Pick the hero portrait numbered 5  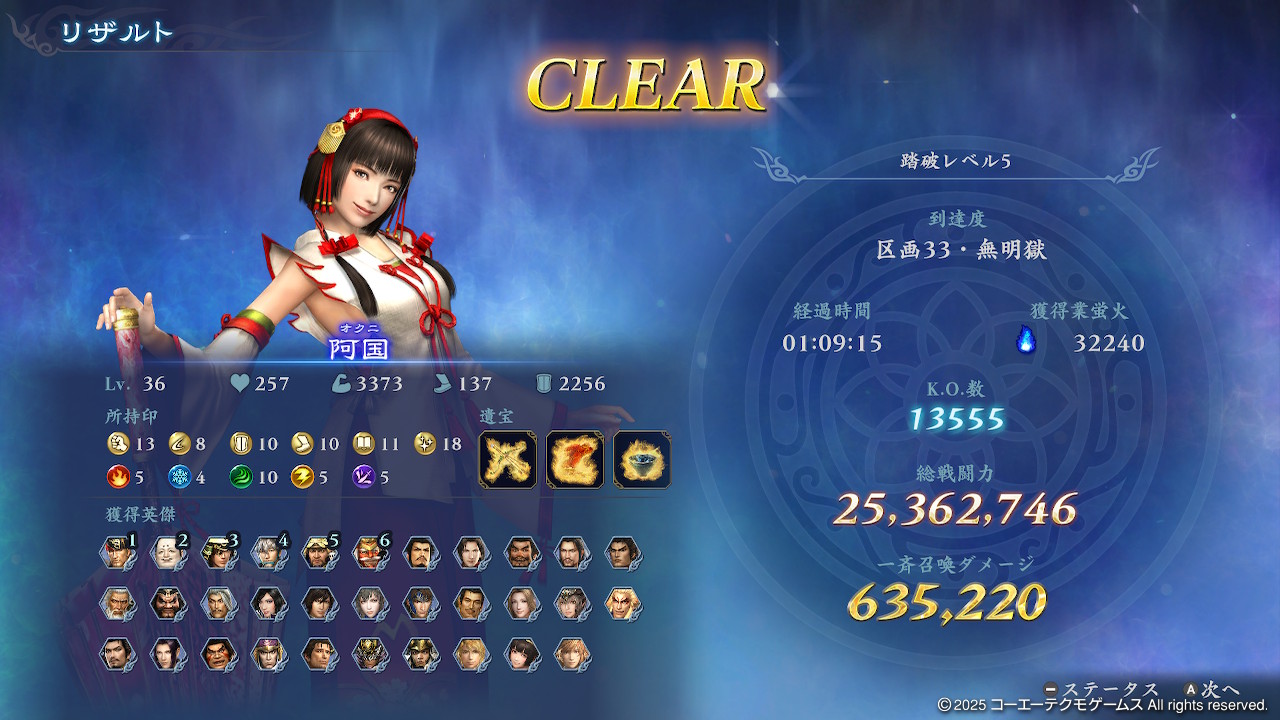point(319,553)
